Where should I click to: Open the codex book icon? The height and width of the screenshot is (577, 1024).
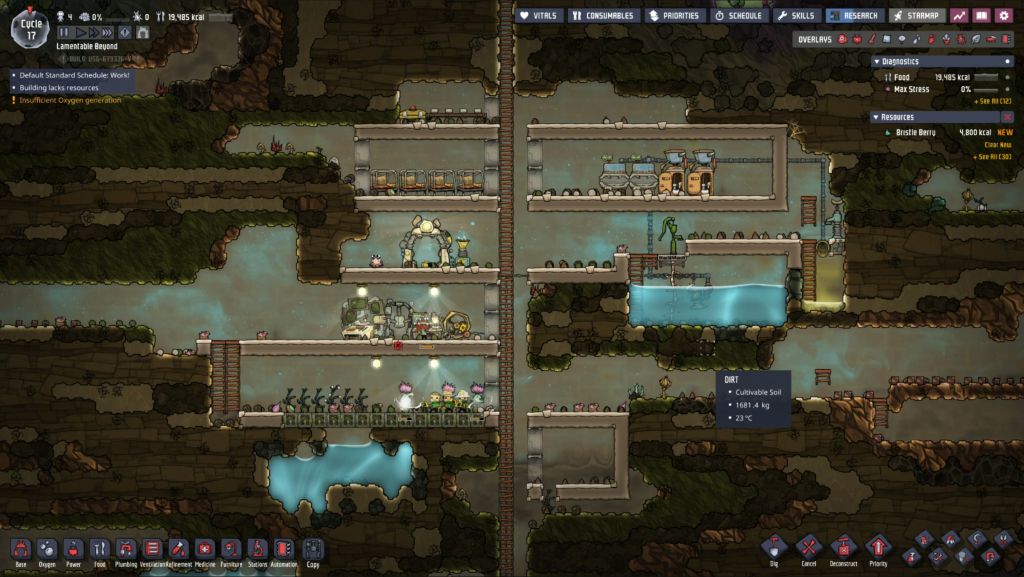coord(981,15)
